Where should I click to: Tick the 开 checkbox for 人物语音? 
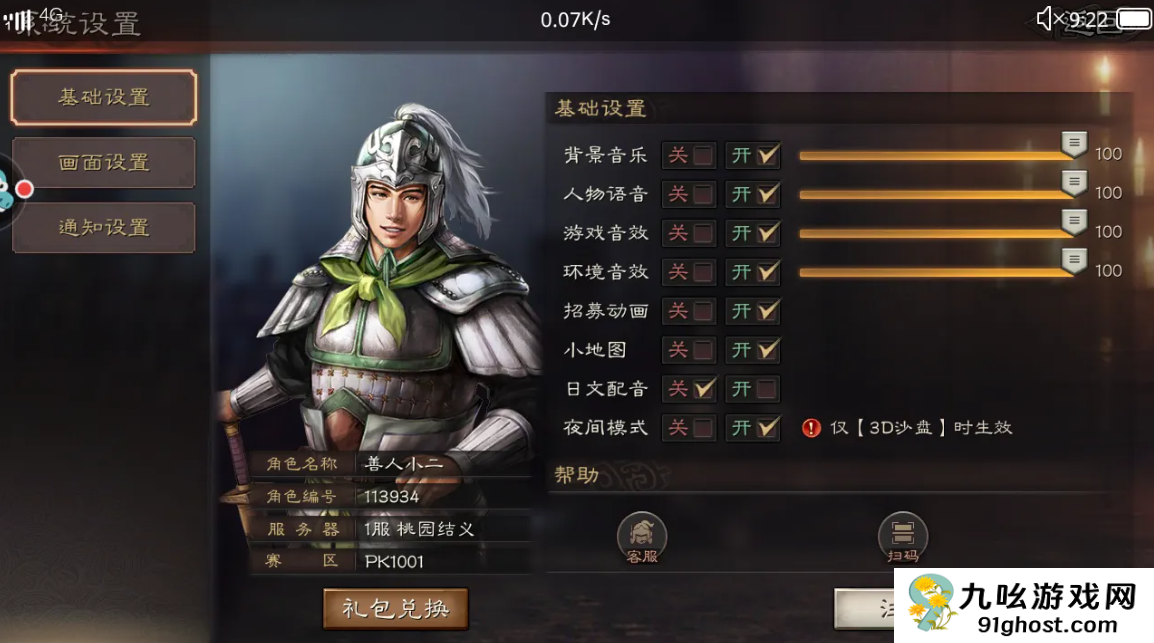pyautogui.click(x=767, y=194)
